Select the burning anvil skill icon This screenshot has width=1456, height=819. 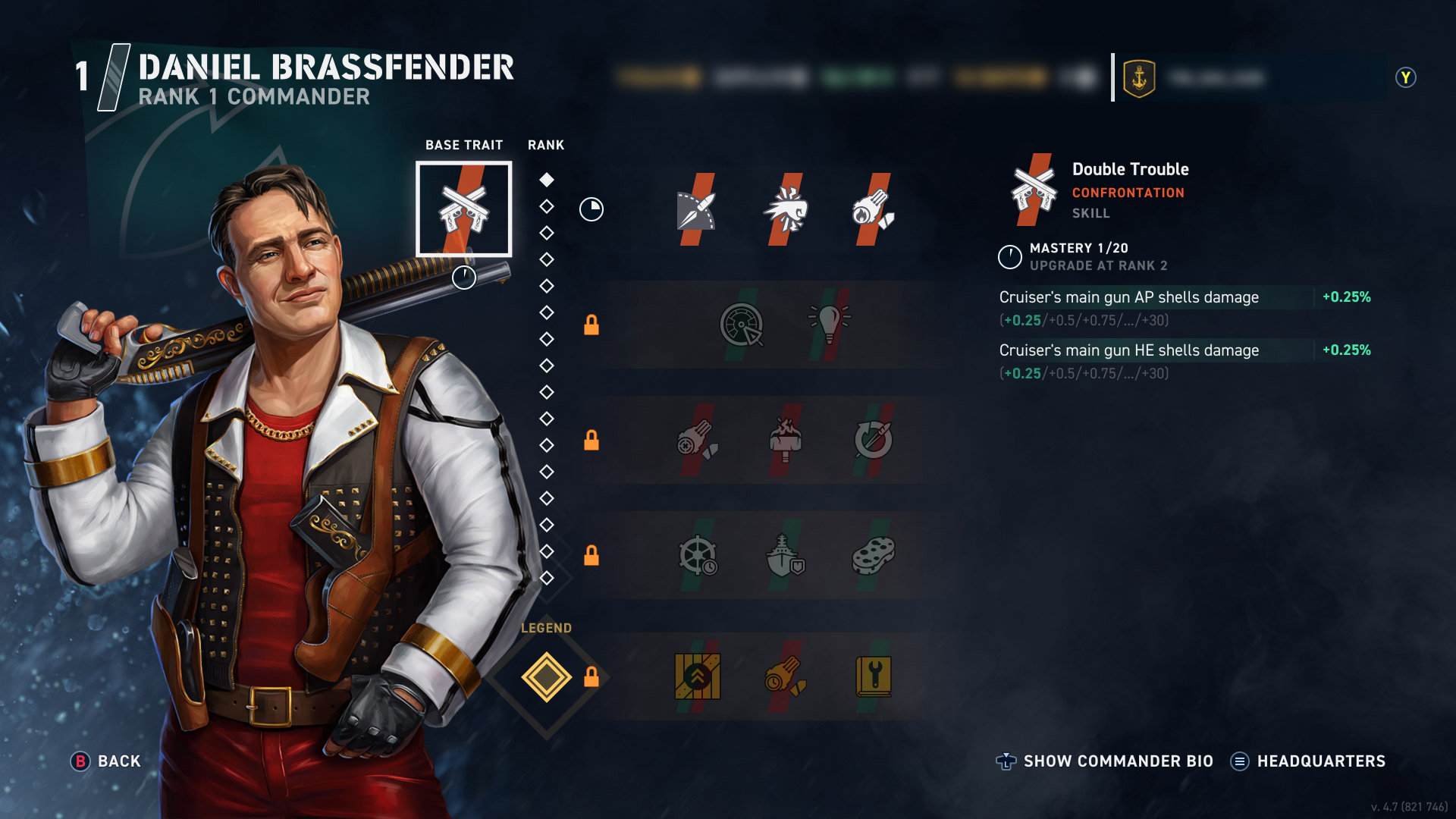coord(785,440)
